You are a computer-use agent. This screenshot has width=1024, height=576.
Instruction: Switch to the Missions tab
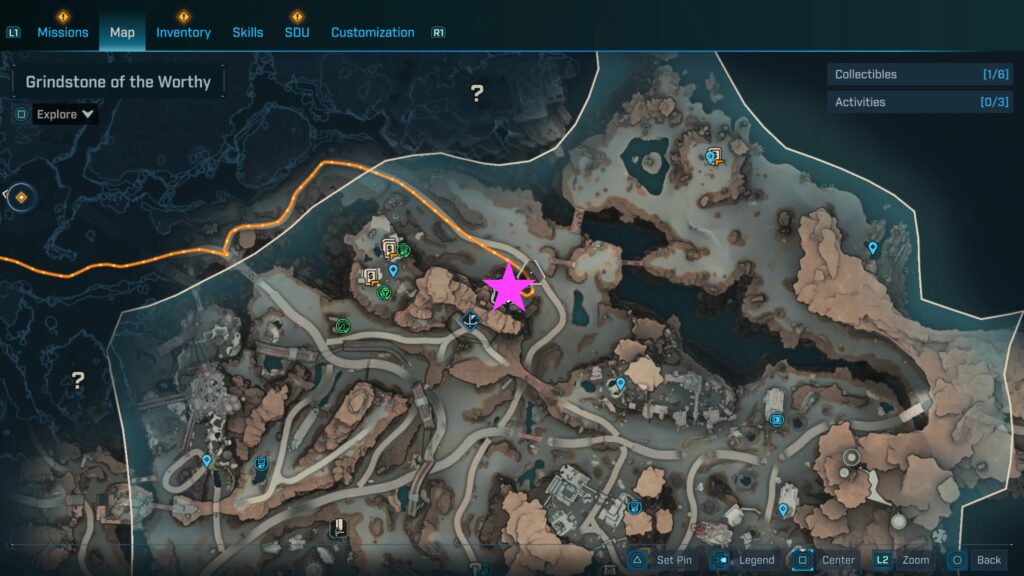tap(64, 32)
